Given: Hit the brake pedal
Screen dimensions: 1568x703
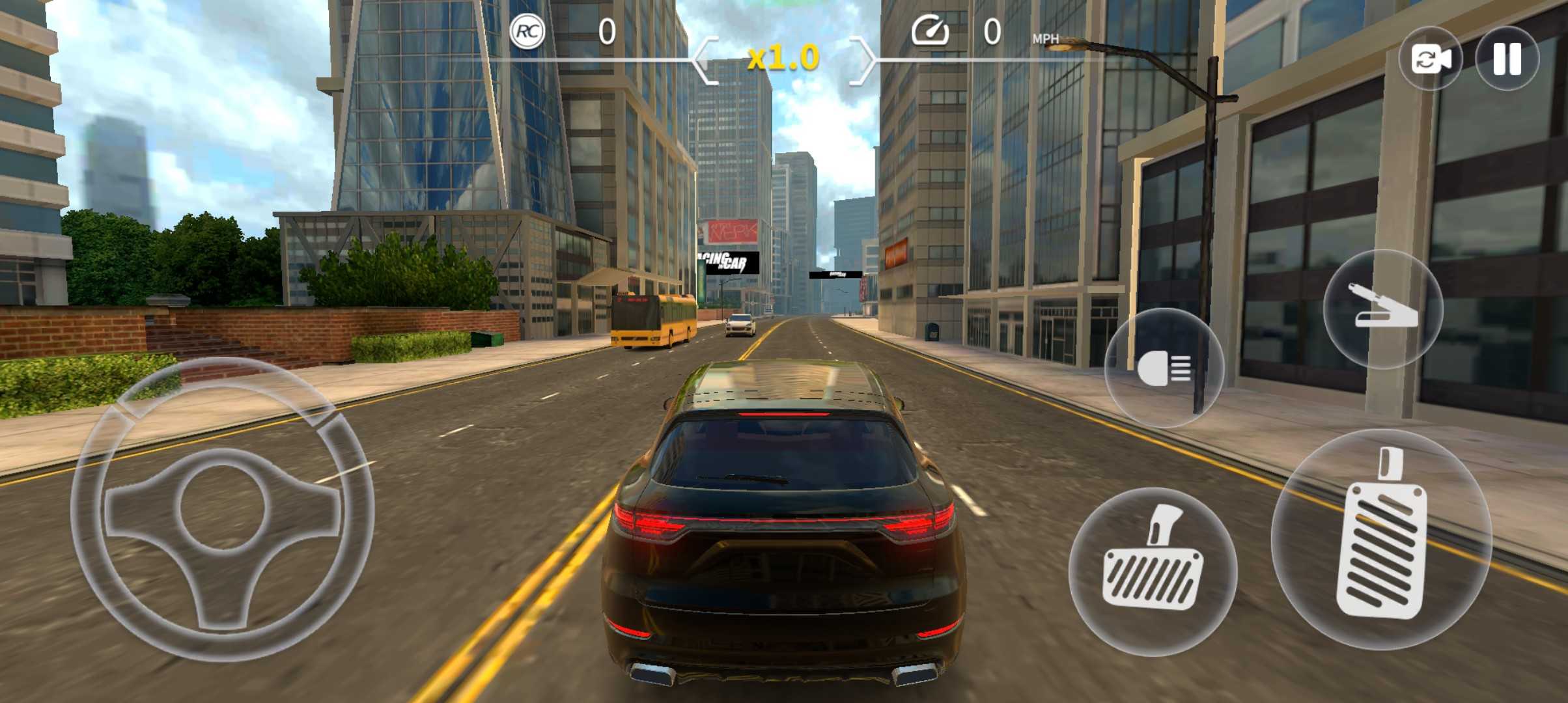Looking at the screenshot, I should tap(1153, 572).
